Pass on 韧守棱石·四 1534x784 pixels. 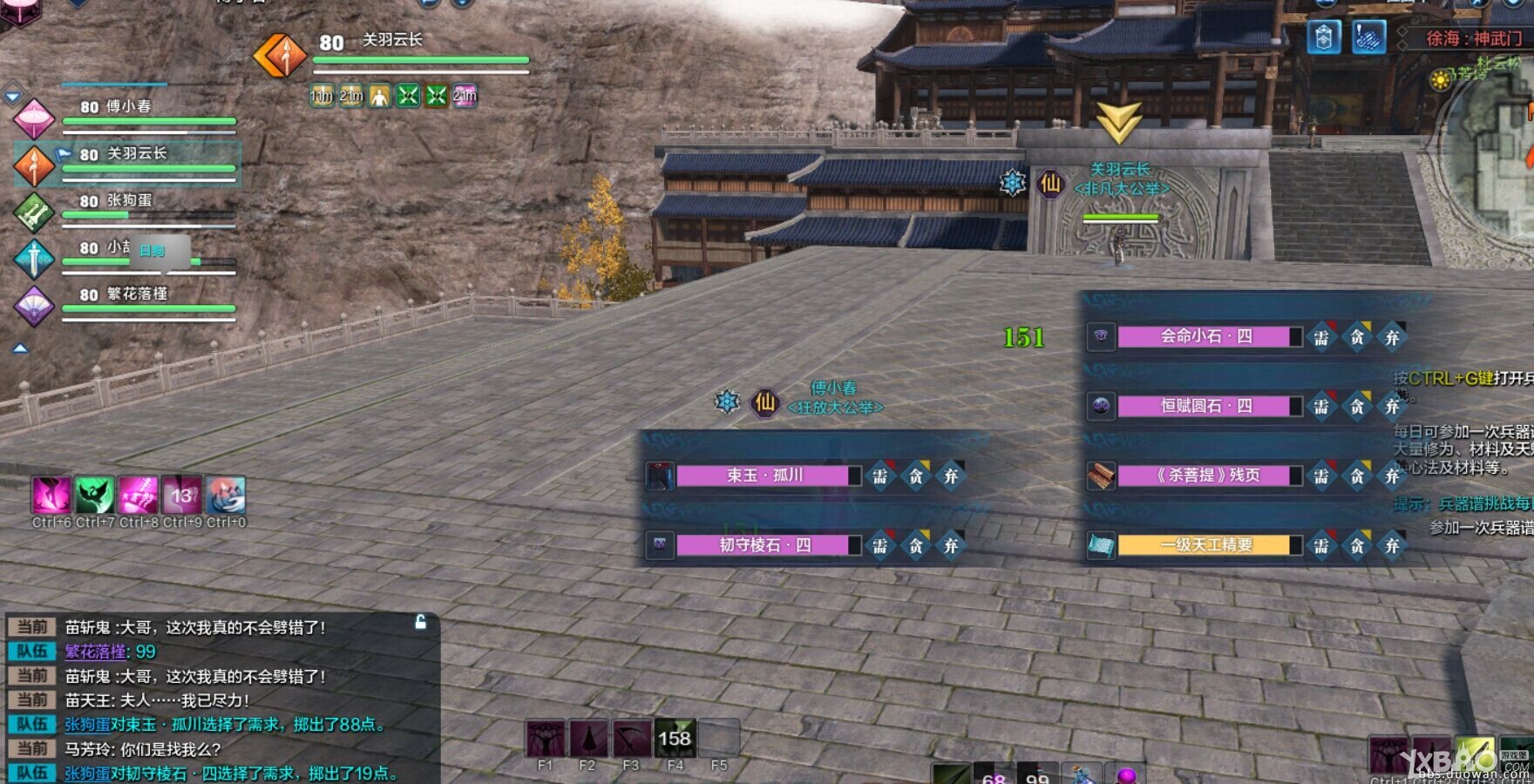[951, 545]
